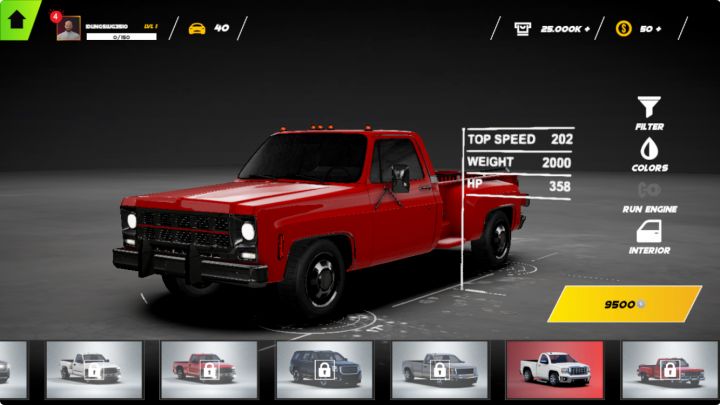Pick the white truck on red background

pyautogui.click(x=554, y=369)
